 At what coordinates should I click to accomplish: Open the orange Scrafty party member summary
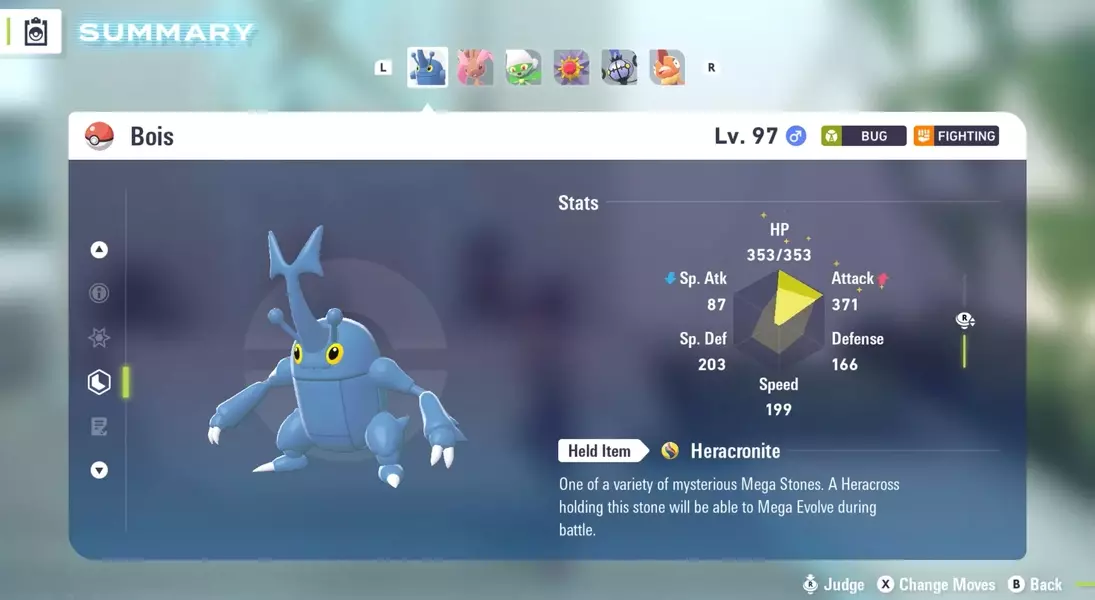[x=667, y=68]
